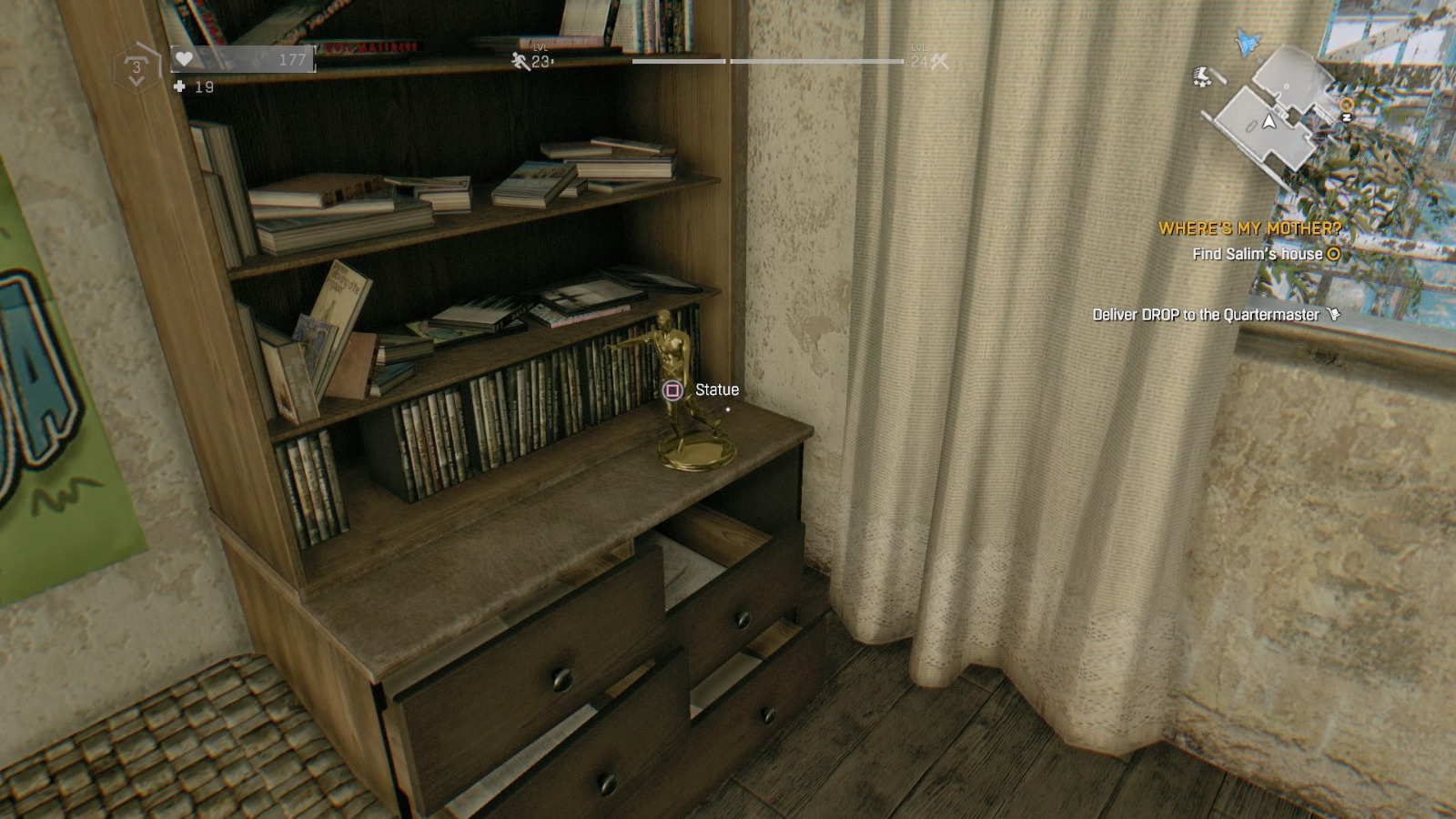
Task: Toggle the survivor rank hexagon display
Action: [x=136, y=64]
